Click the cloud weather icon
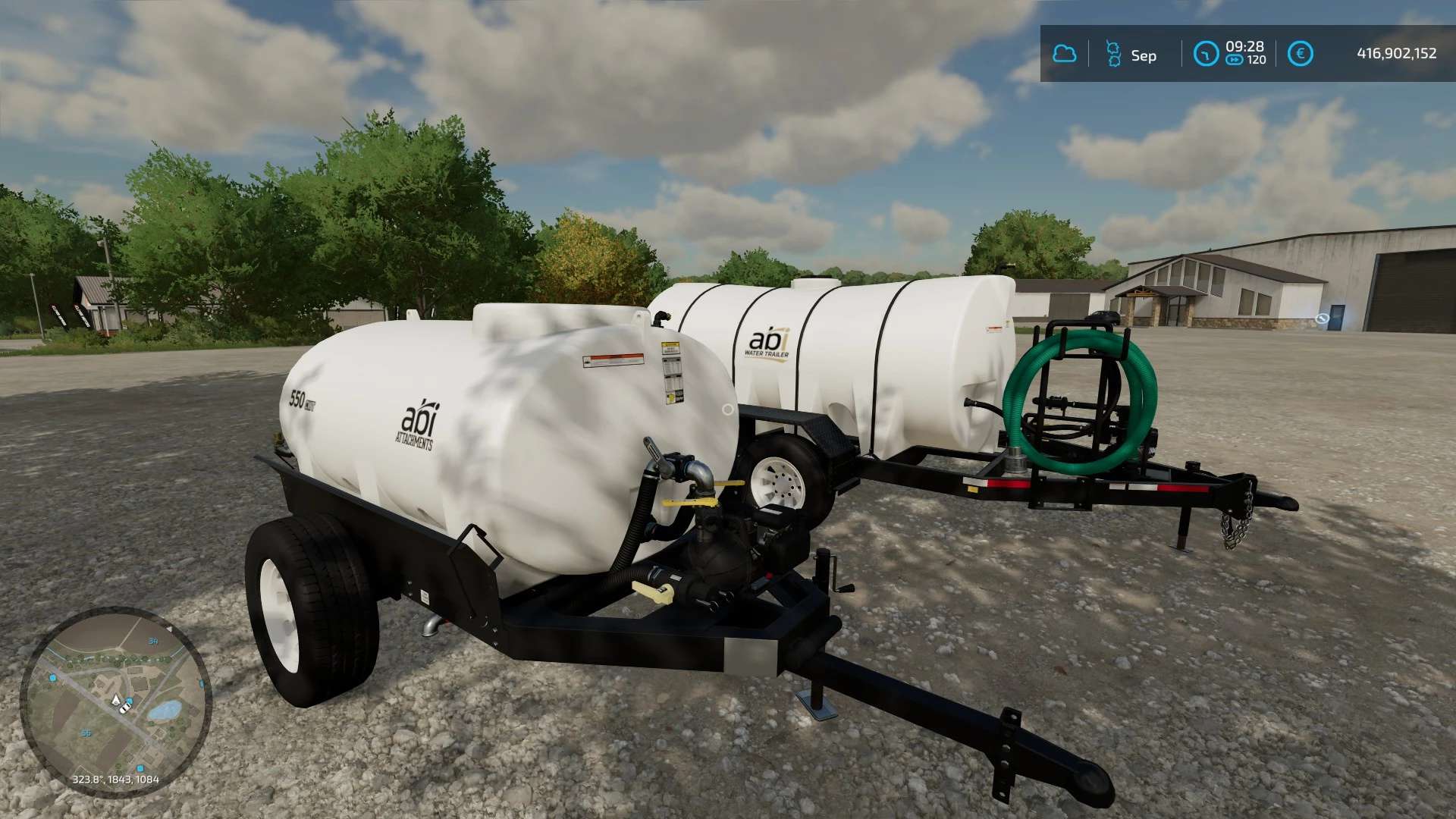The image size is (1456, 819). coord(1065,54)
